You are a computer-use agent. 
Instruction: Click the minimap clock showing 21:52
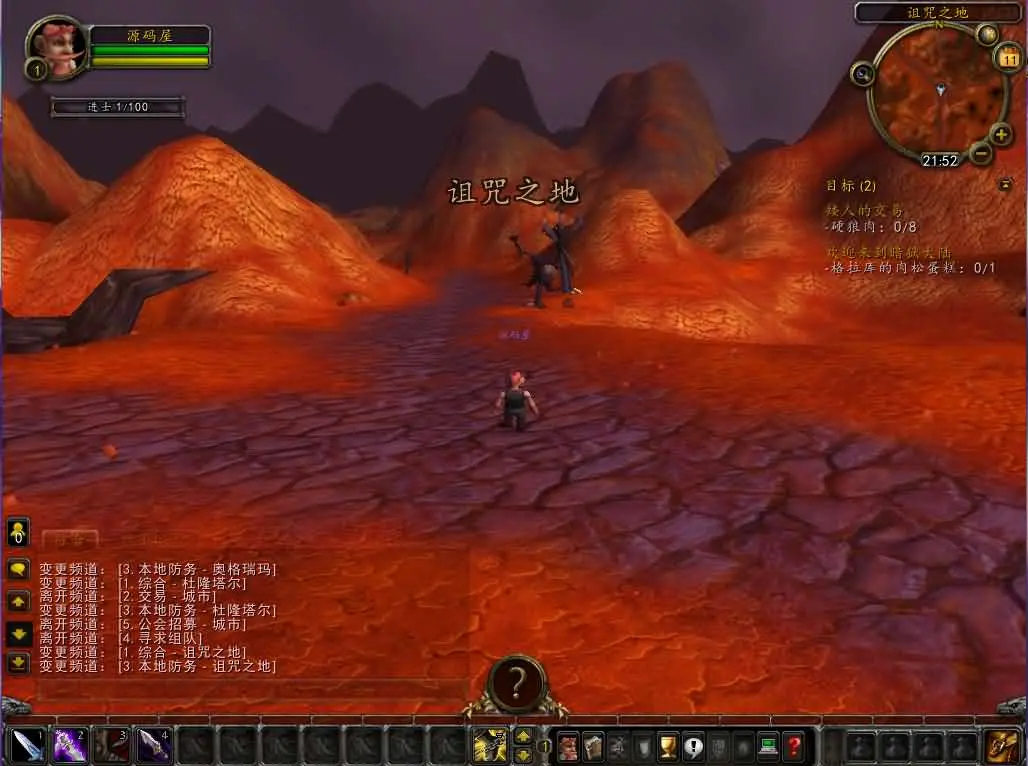point(940,160)
